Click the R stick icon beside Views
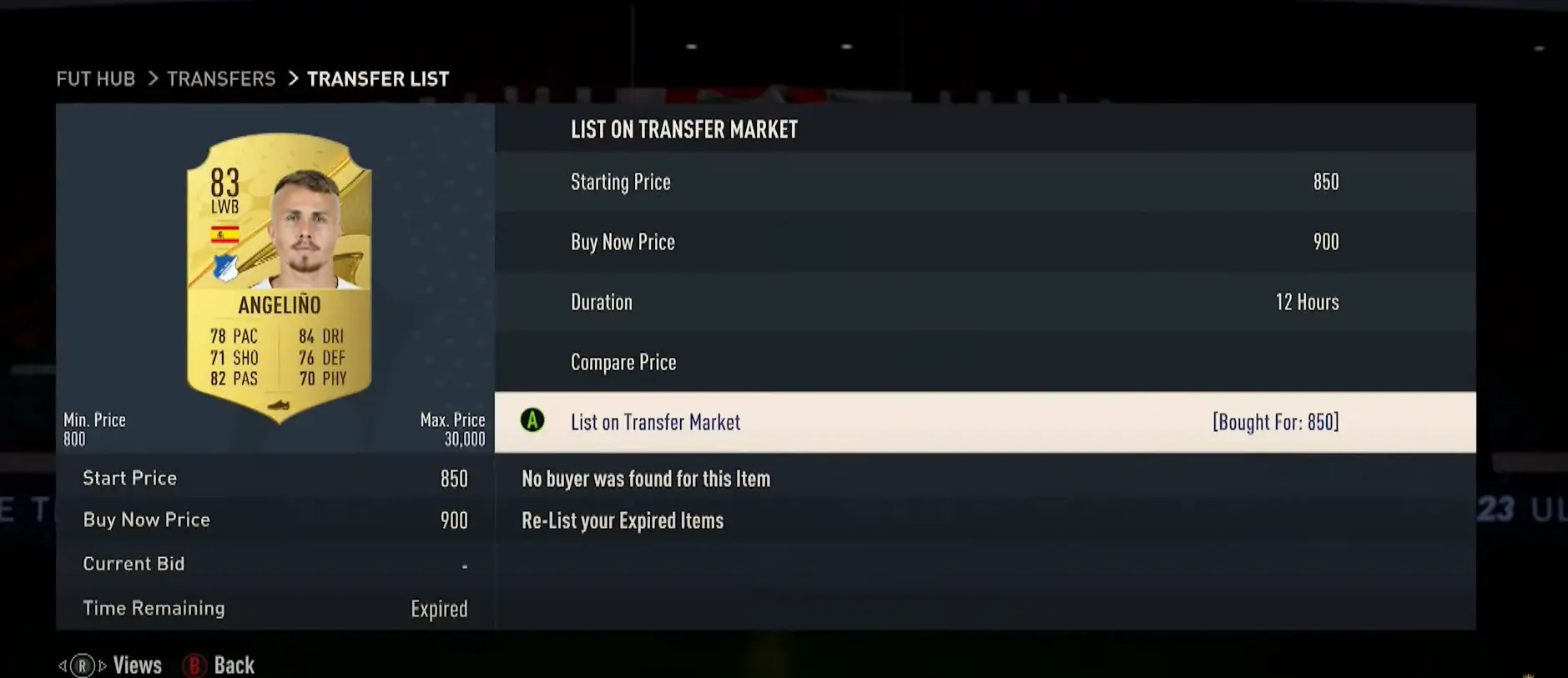Image resolution: width=1568 pixels, height=678 pixels. pos(82,665)
